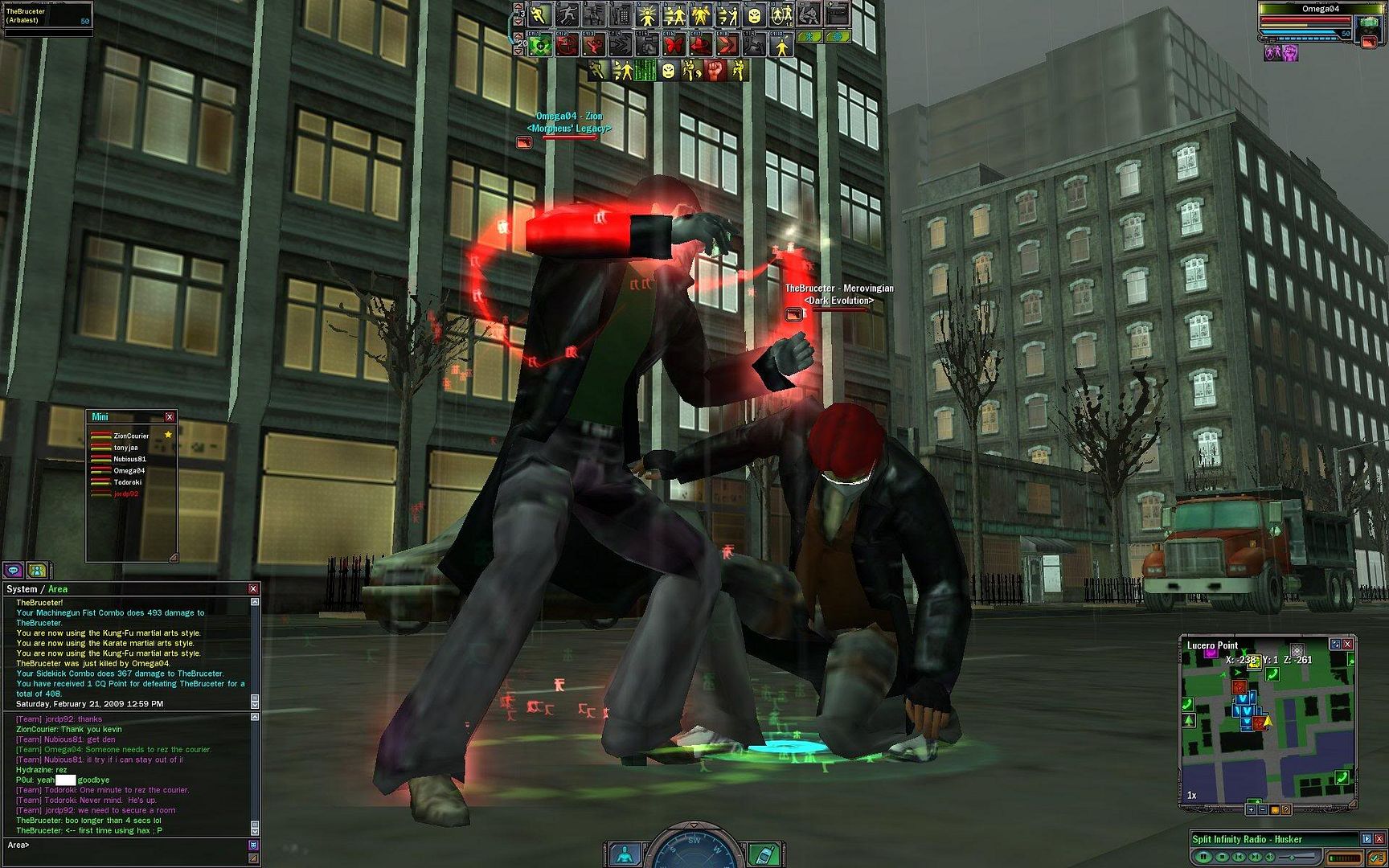Select Todoroki in the team list
Image resolution: width=1389 pixels, height=868 pixels.
point(127,482)
